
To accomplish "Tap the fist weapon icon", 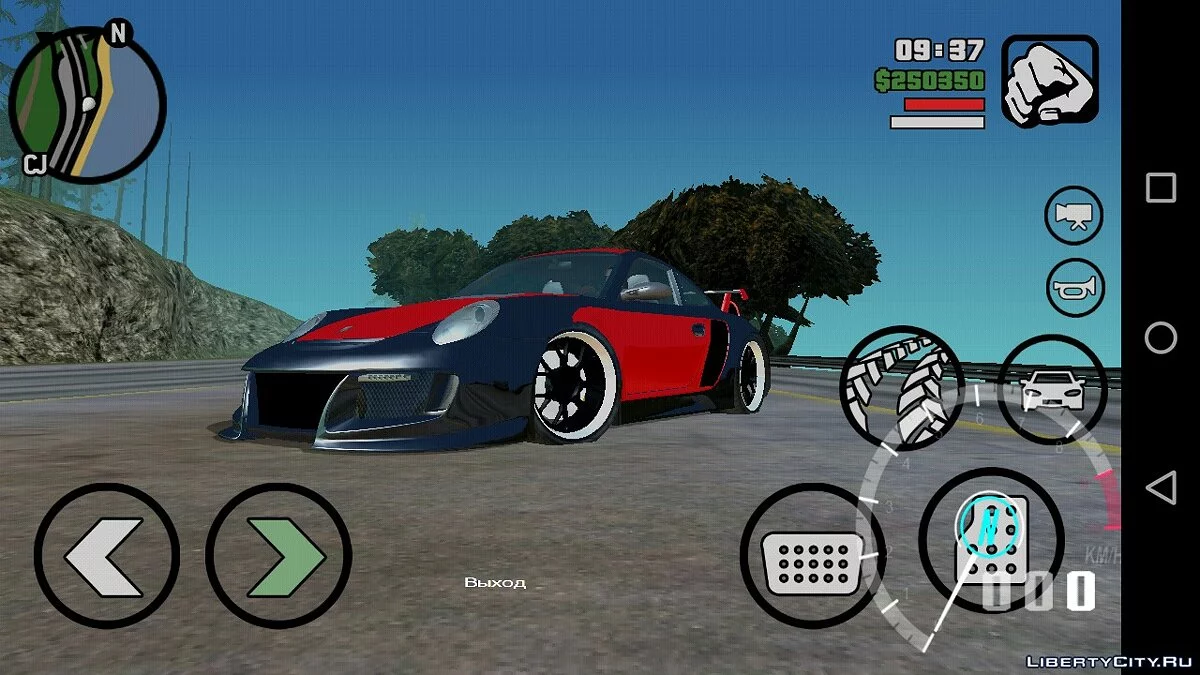I will coord(1049,82).
